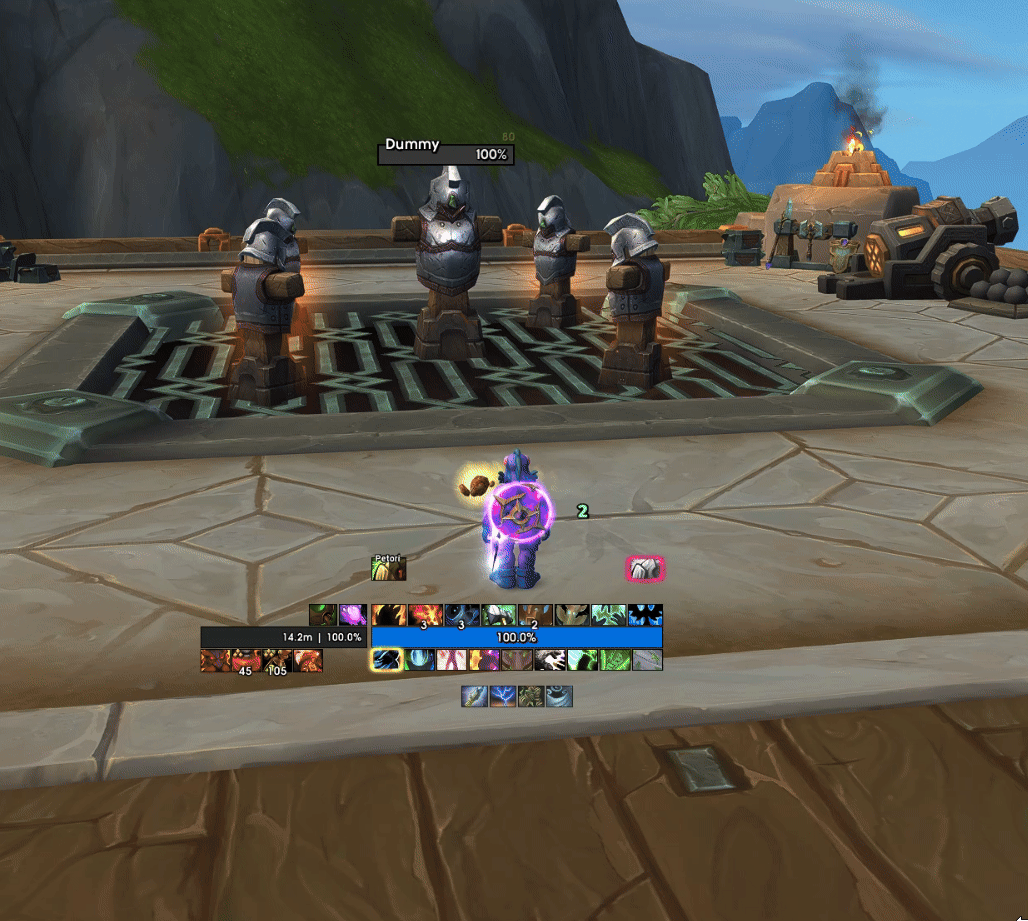This screenshot has width=1028, height=921.
Task: Use the potion showing 105
Action: pos(276,660)
